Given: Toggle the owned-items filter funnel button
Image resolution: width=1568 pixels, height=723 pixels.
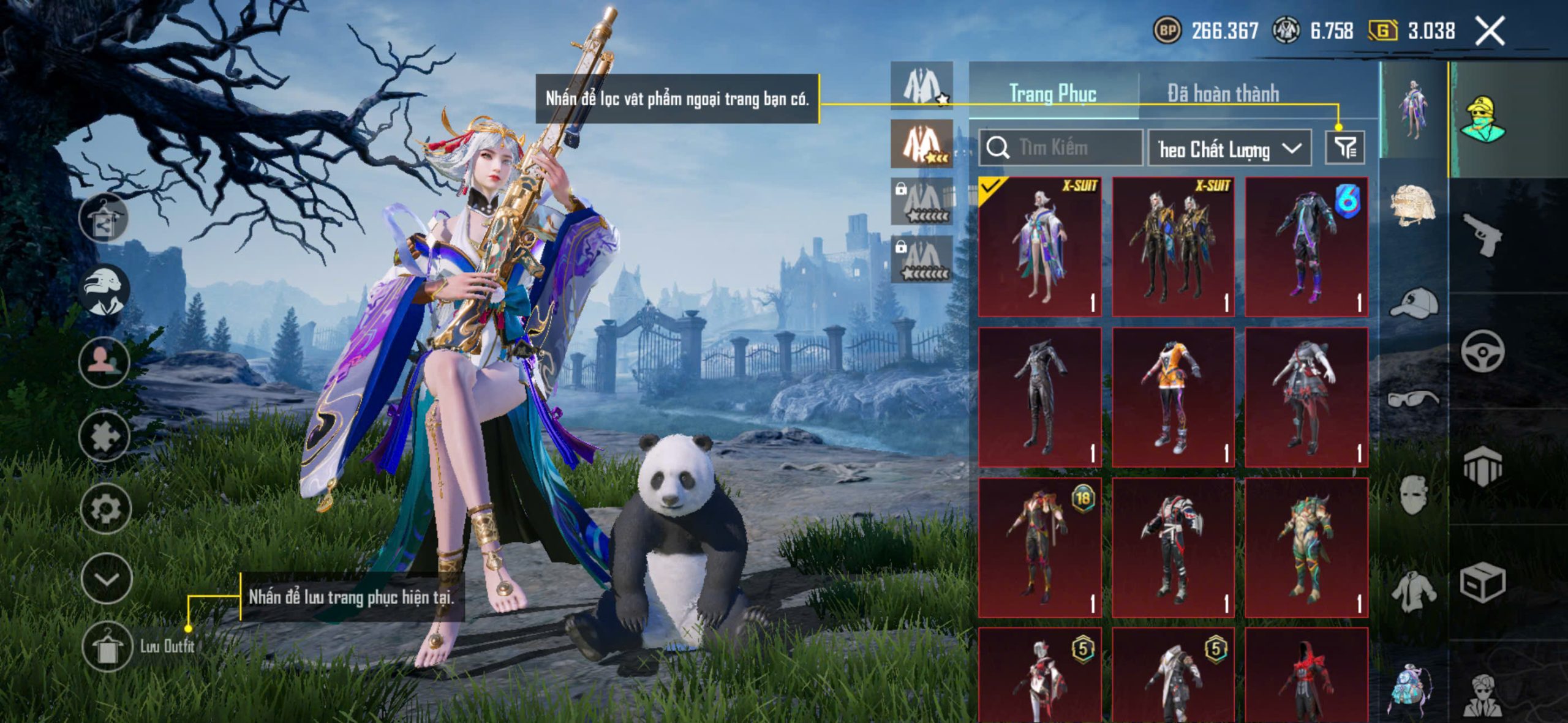Looking at the screenshot, I should click(1344, 148).
